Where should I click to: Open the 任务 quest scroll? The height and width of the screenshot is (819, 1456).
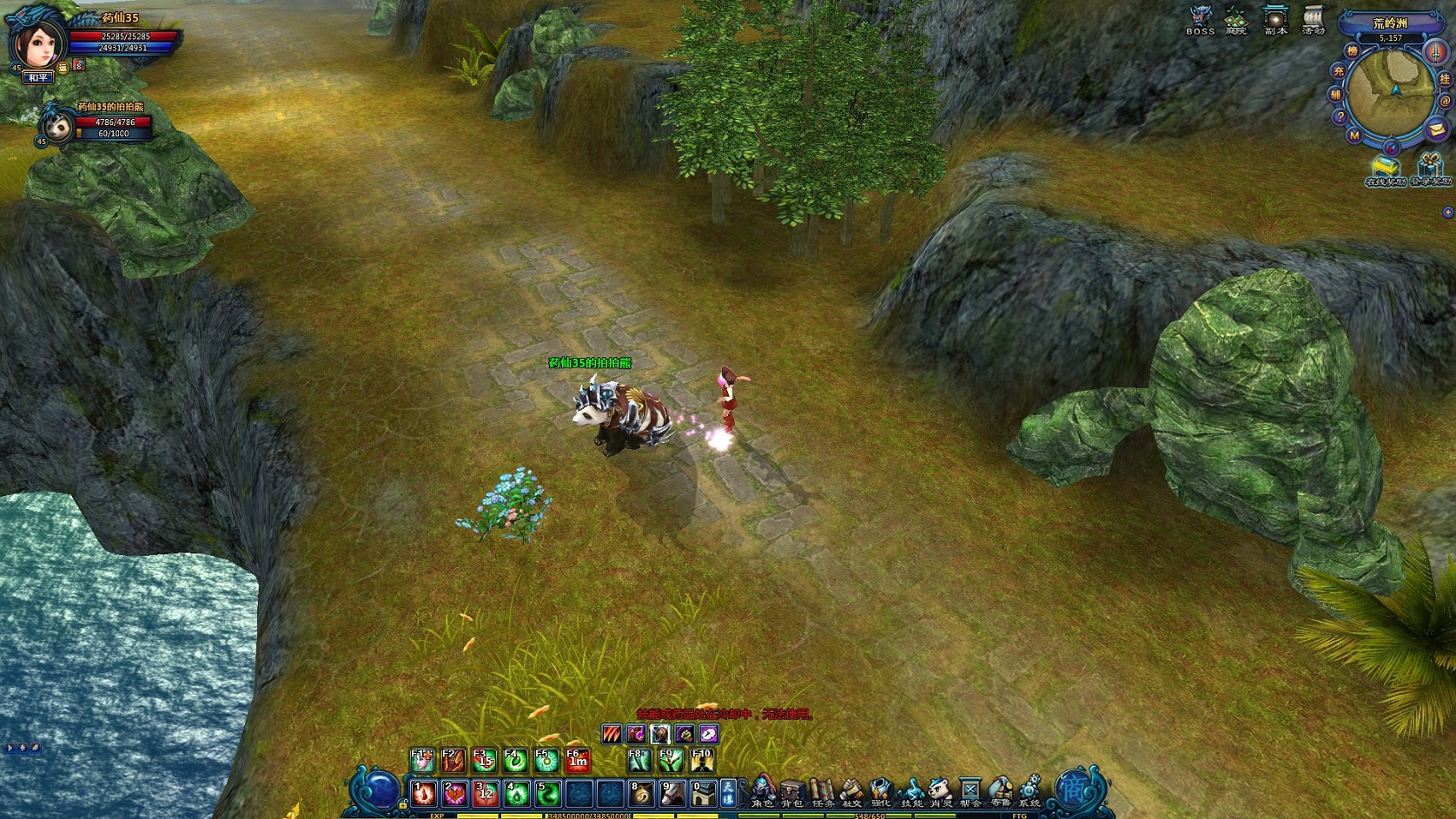822,792
